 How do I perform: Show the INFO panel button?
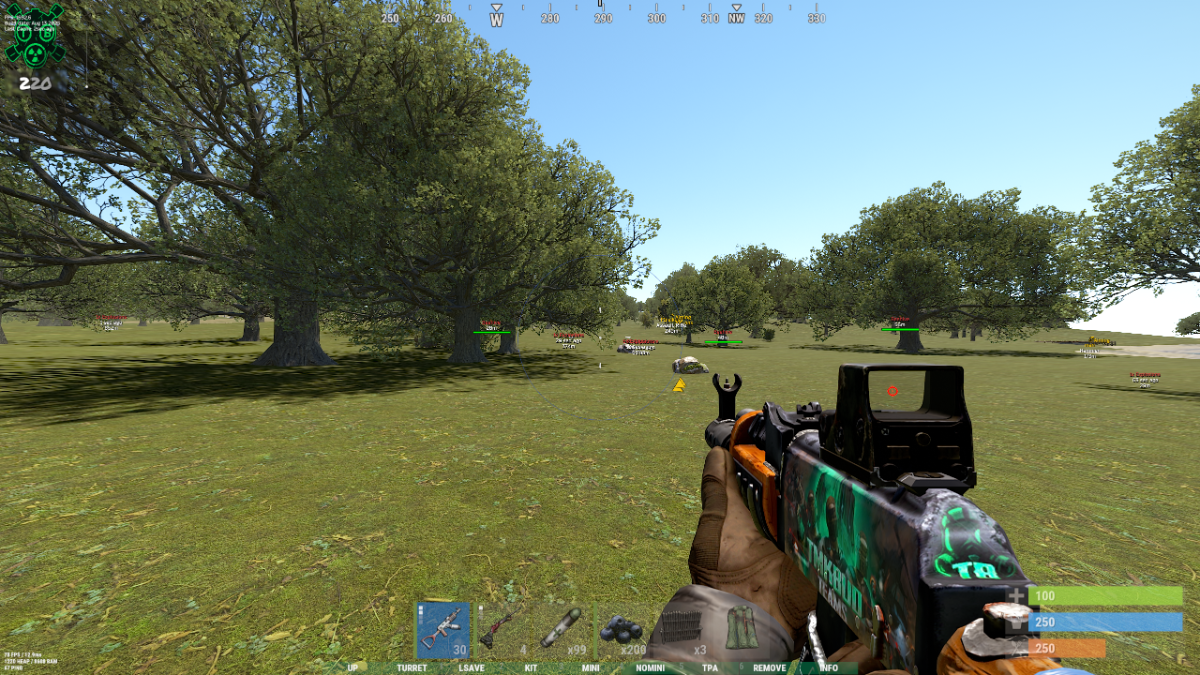pos(829,668)
